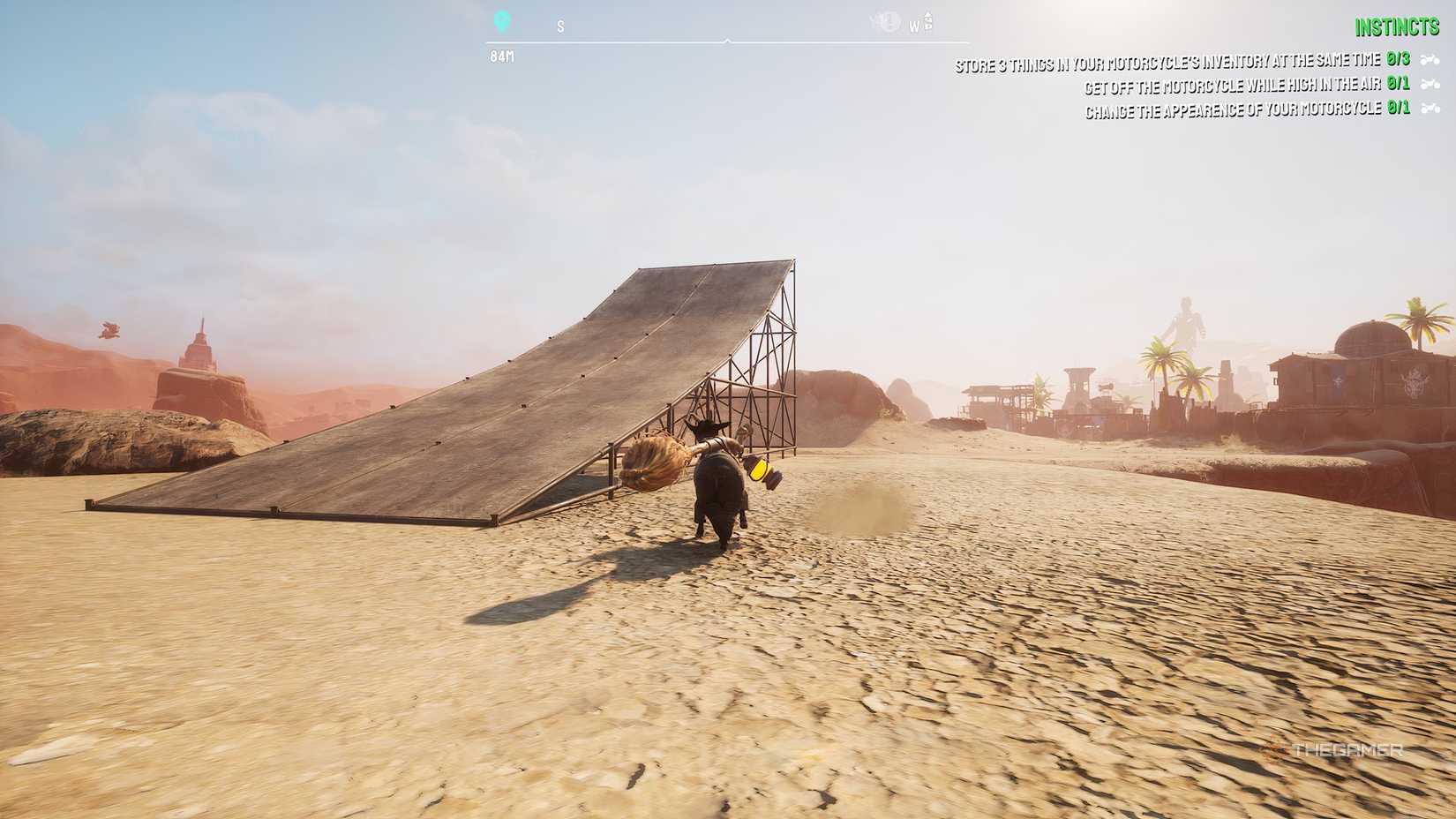Viewport: 1456px width, 819px height.
Task: Click the 84M distance readout
Action: pos(503,56)
